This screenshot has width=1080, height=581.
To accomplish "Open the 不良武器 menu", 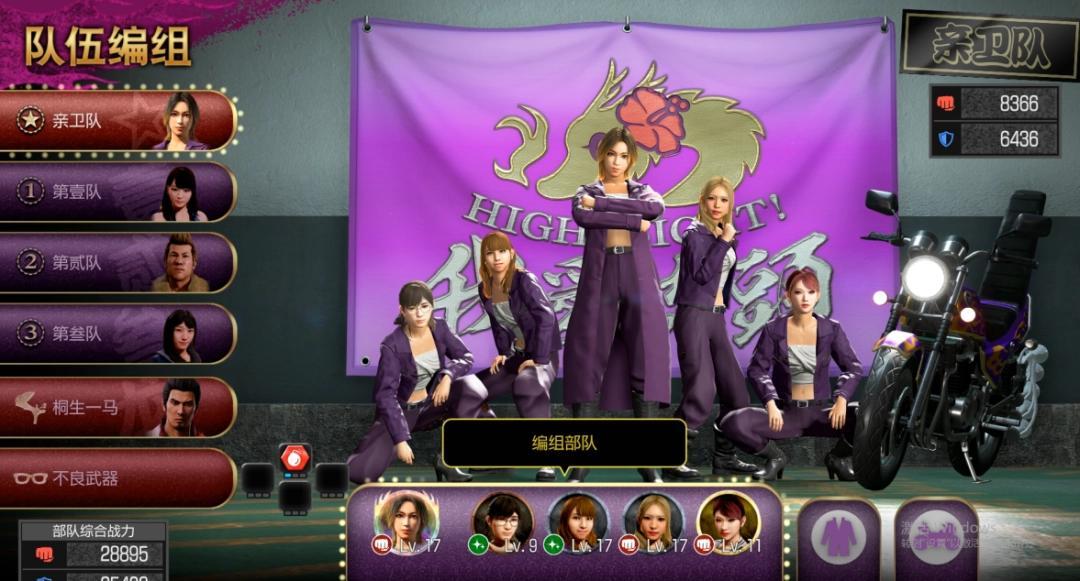I will [x=117, y=478].
